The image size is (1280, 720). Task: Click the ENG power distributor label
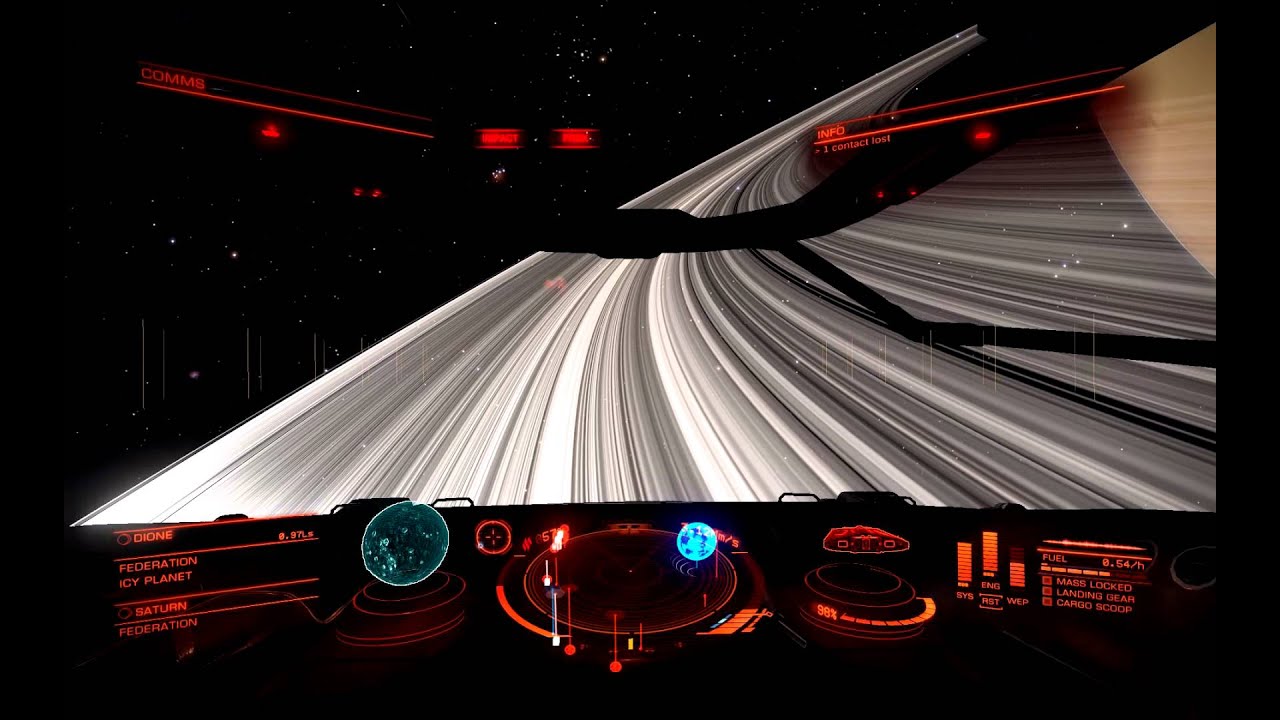point(990,586)
